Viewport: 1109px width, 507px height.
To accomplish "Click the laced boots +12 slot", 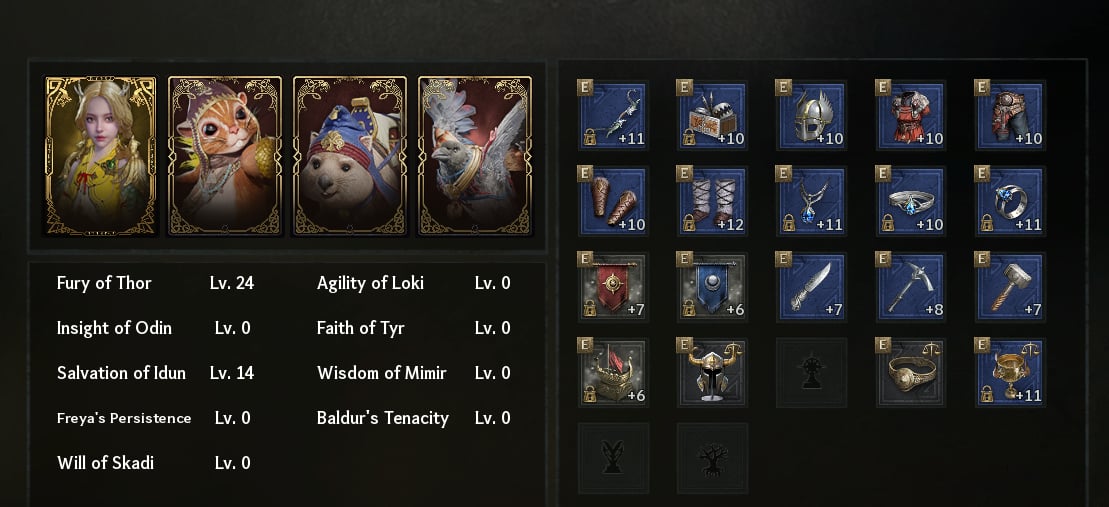I will tap(712, 201).
